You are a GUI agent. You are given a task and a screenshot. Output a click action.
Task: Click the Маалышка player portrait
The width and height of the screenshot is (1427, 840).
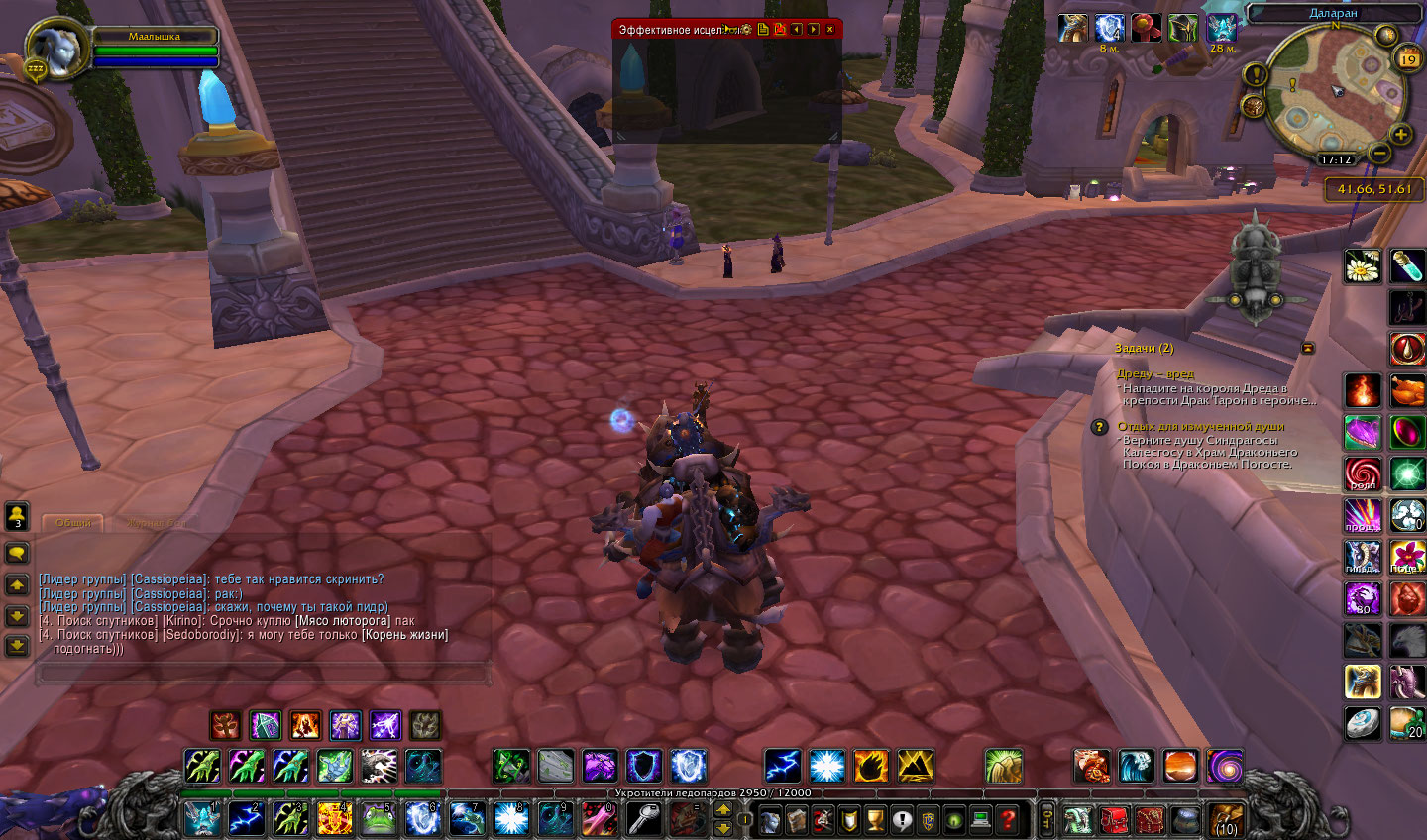tap(50, 49)
